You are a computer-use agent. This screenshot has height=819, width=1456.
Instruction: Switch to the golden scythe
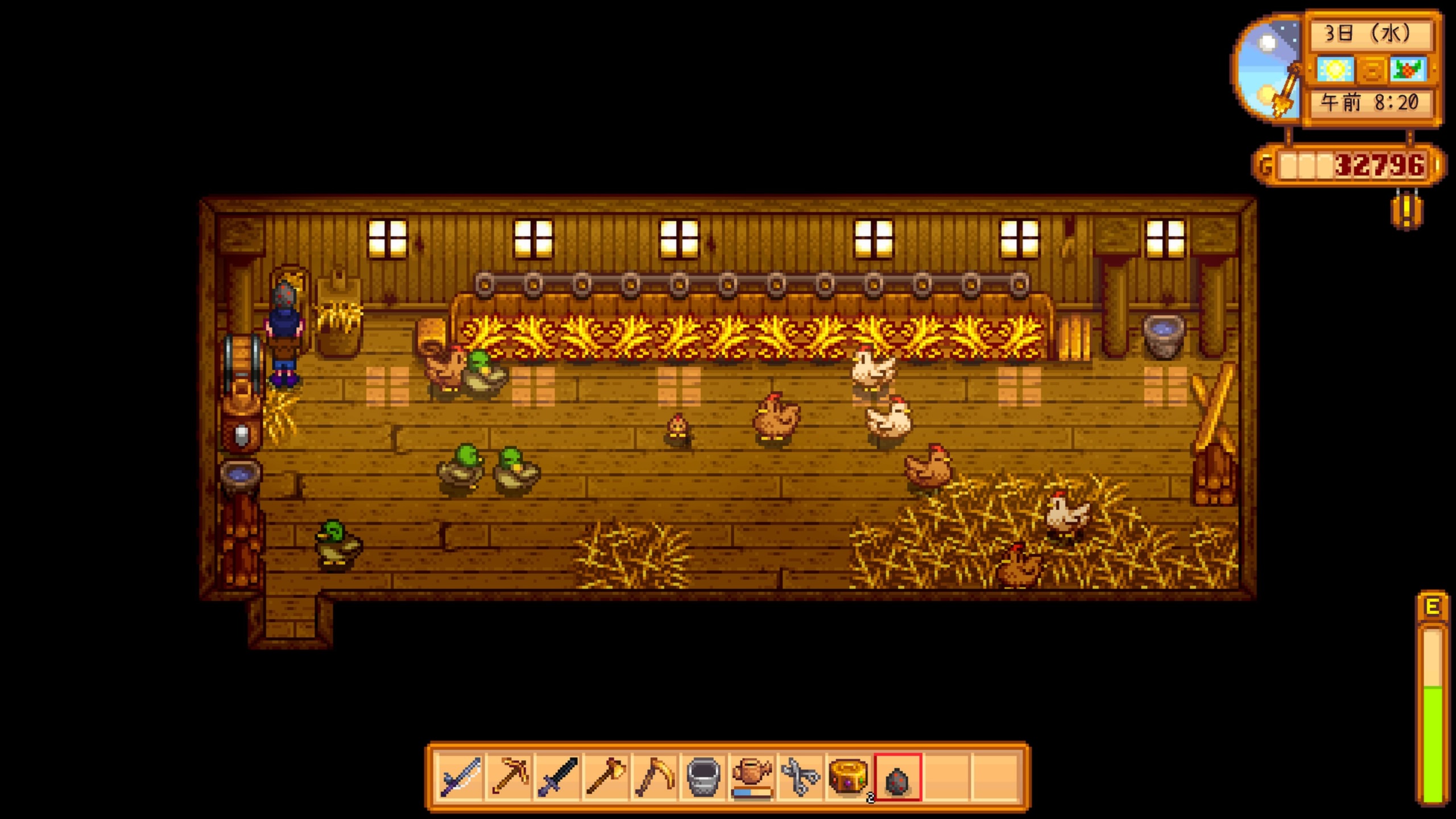pyautogui.click(x=655, y=776)
